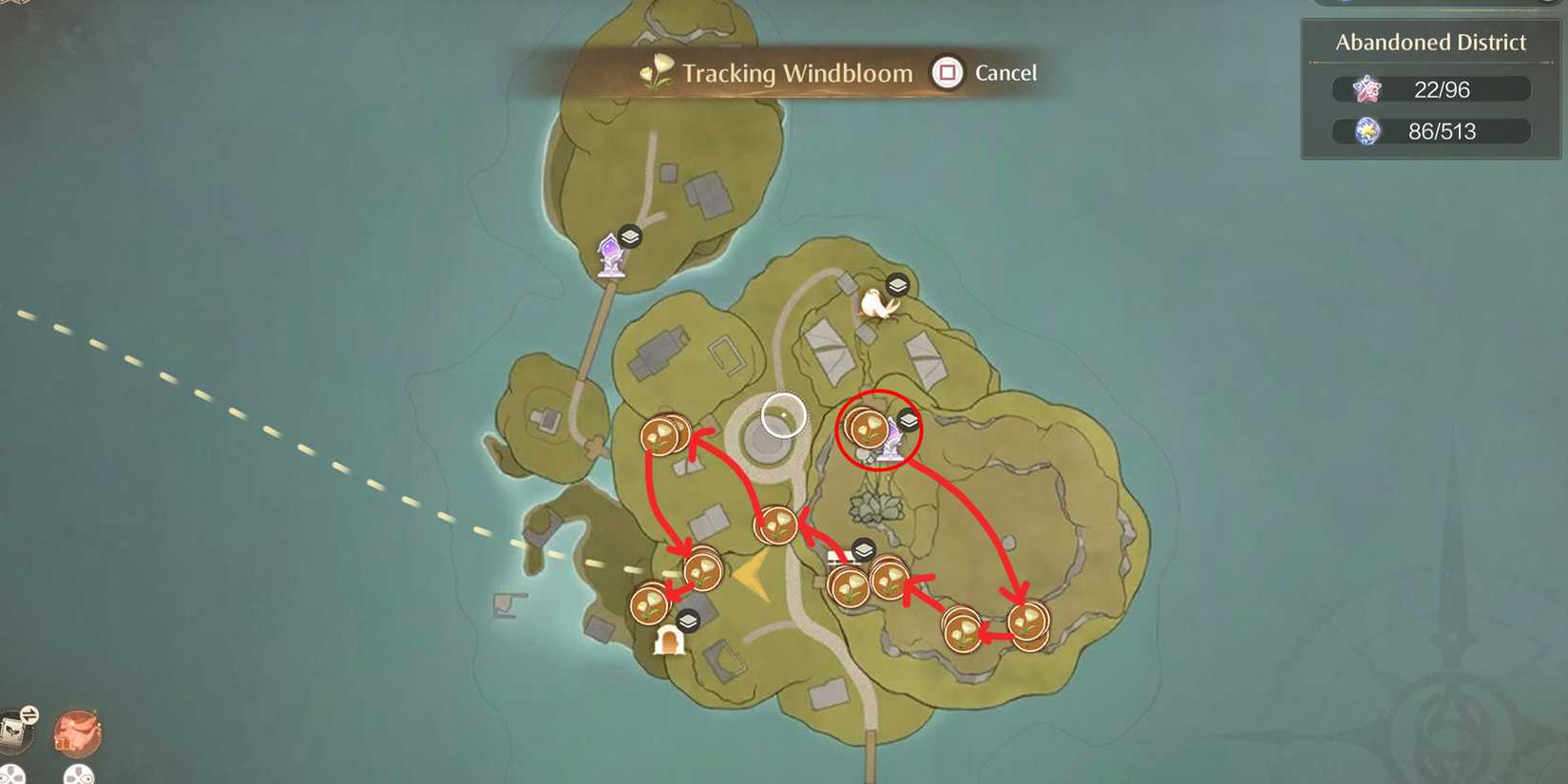The height and width of the screenshot is (784, 1568).
Task: Select the yellow player position arrow
Action: point(752,574)
